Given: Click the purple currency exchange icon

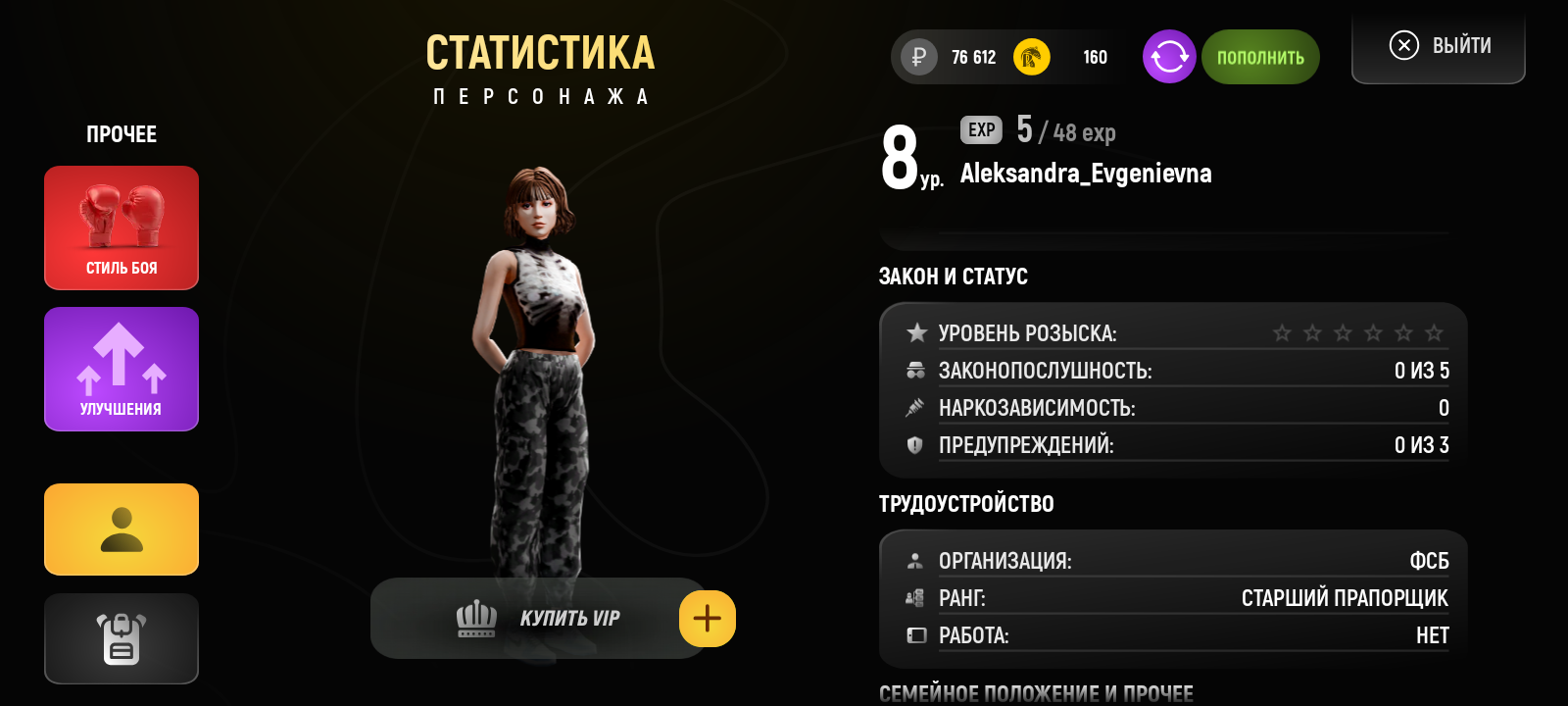Looking at the screenshot, I should (x=1169, y=57).
